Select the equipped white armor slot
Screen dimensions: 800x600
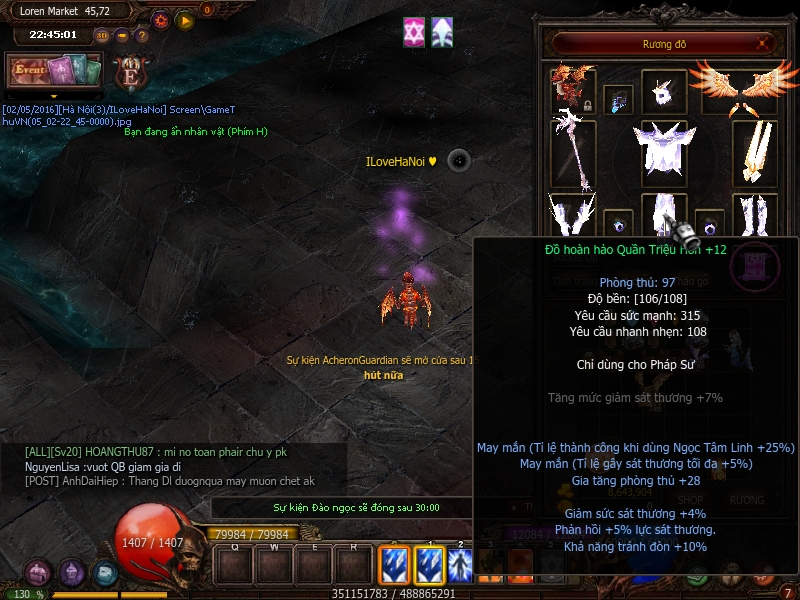[x=663, y=153]
